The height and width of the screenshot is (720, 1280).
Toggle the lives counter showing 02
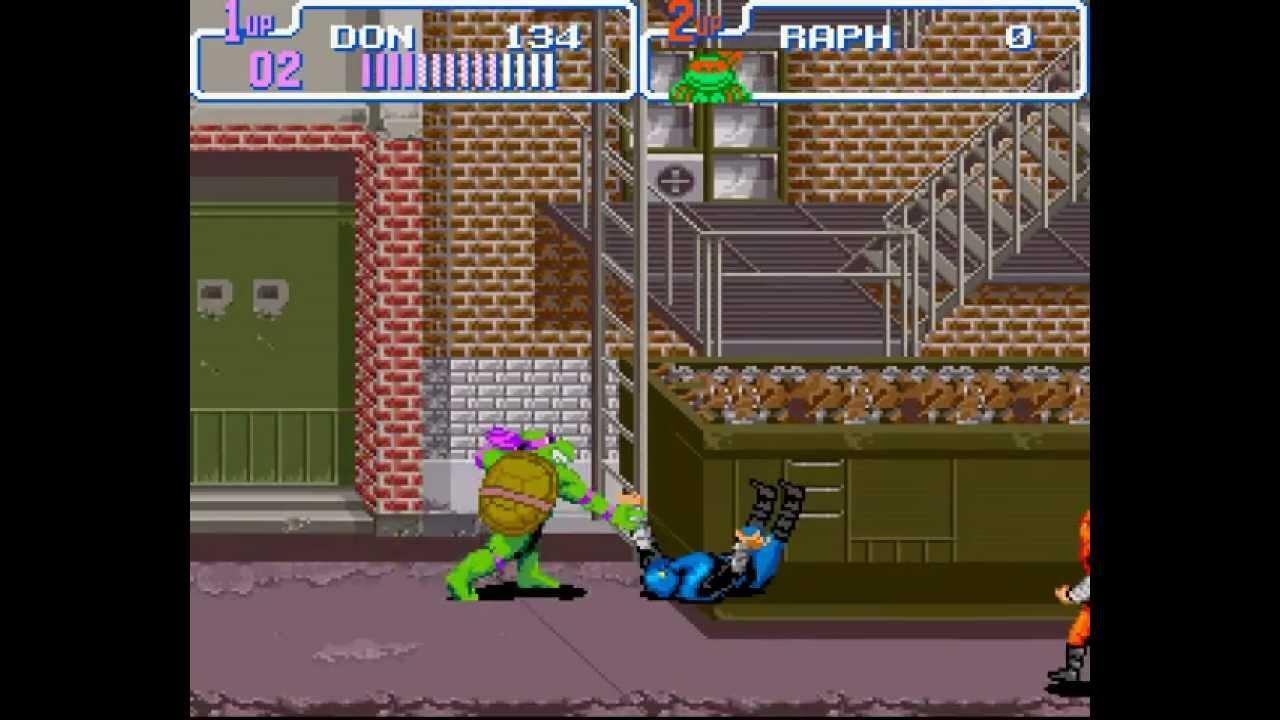(279, 70)
